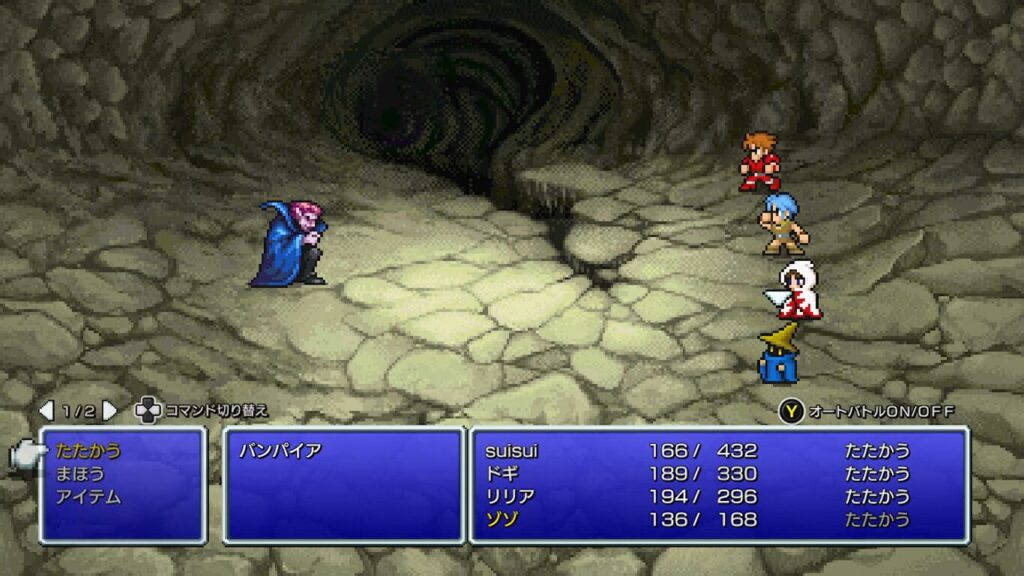Go to next command page arrow
The width and height of the screenshot is (1024, 576).
coord(110,411)
